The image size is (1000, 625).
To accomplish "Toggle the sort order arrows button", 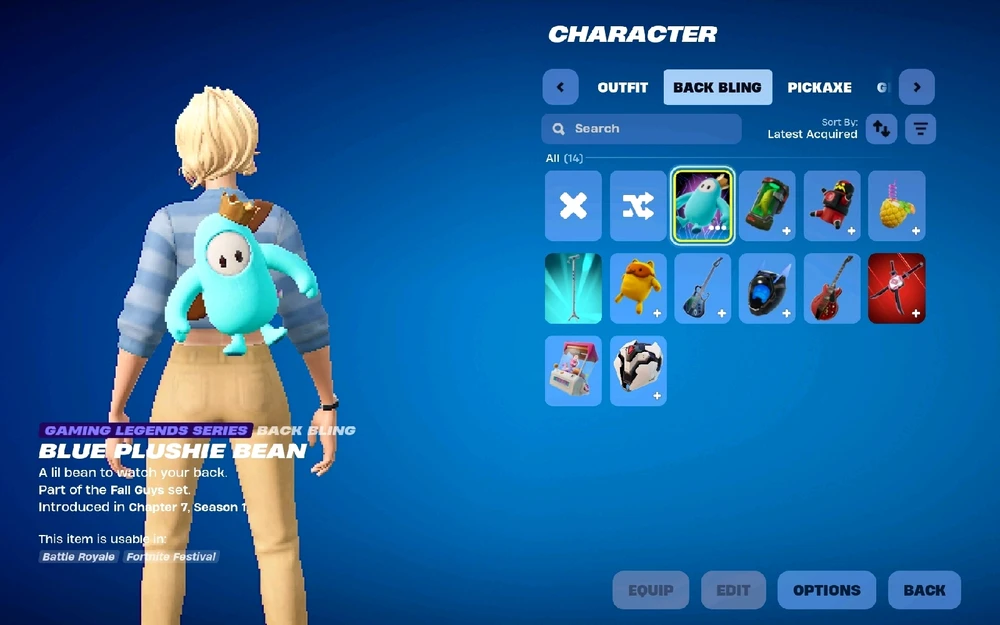I will (881, 129).
